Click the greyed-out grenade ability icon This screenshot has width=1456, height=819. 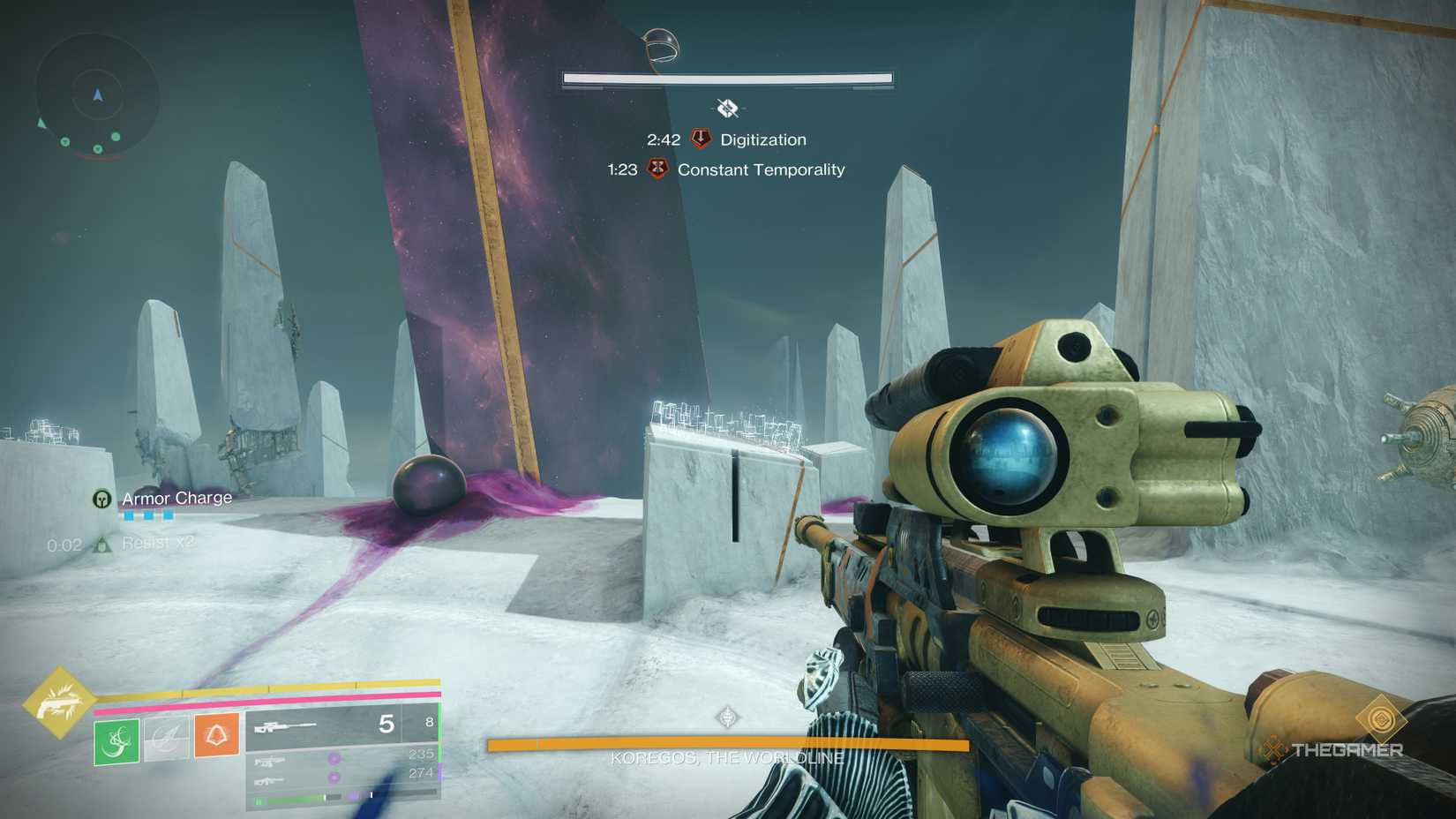click(x=165, y=740)
